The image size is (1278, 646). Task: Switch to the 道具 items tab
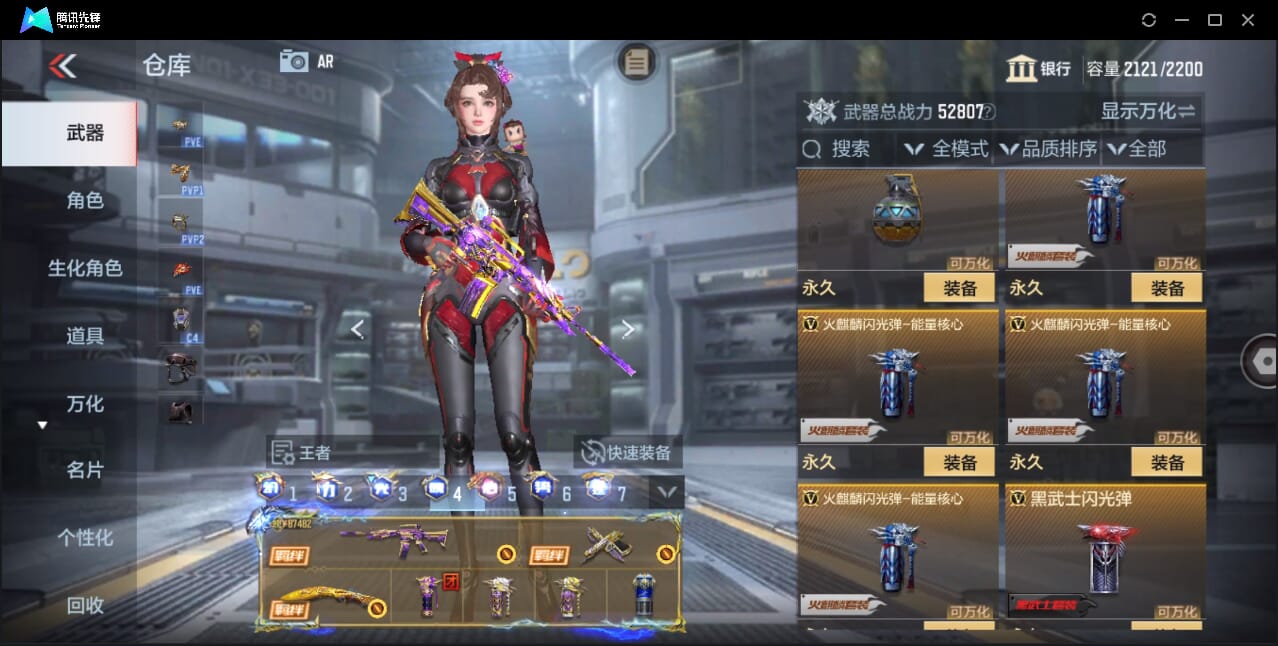pyautogui.click(x=85, y=336)
